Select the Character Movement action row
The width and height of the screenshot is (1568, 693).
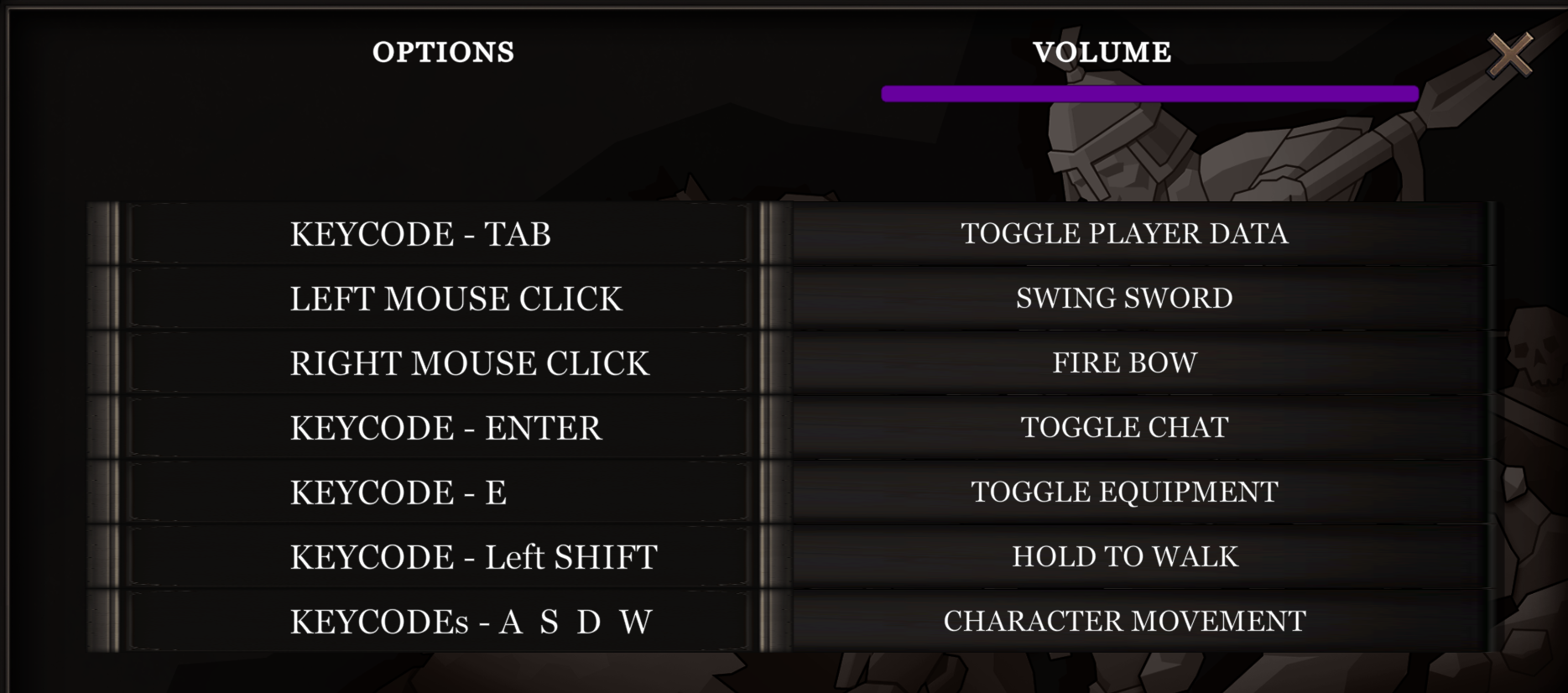point(1124,621)
